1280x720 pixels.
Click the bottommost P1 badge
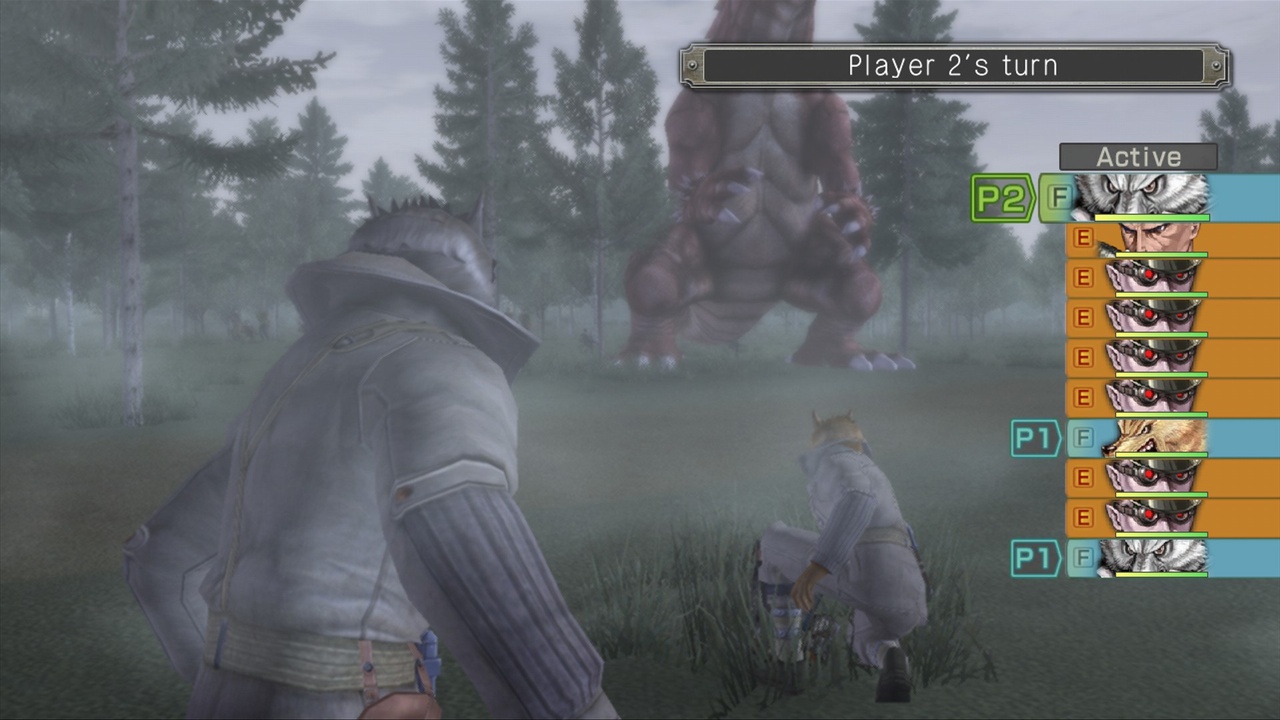click(1035, 558)
